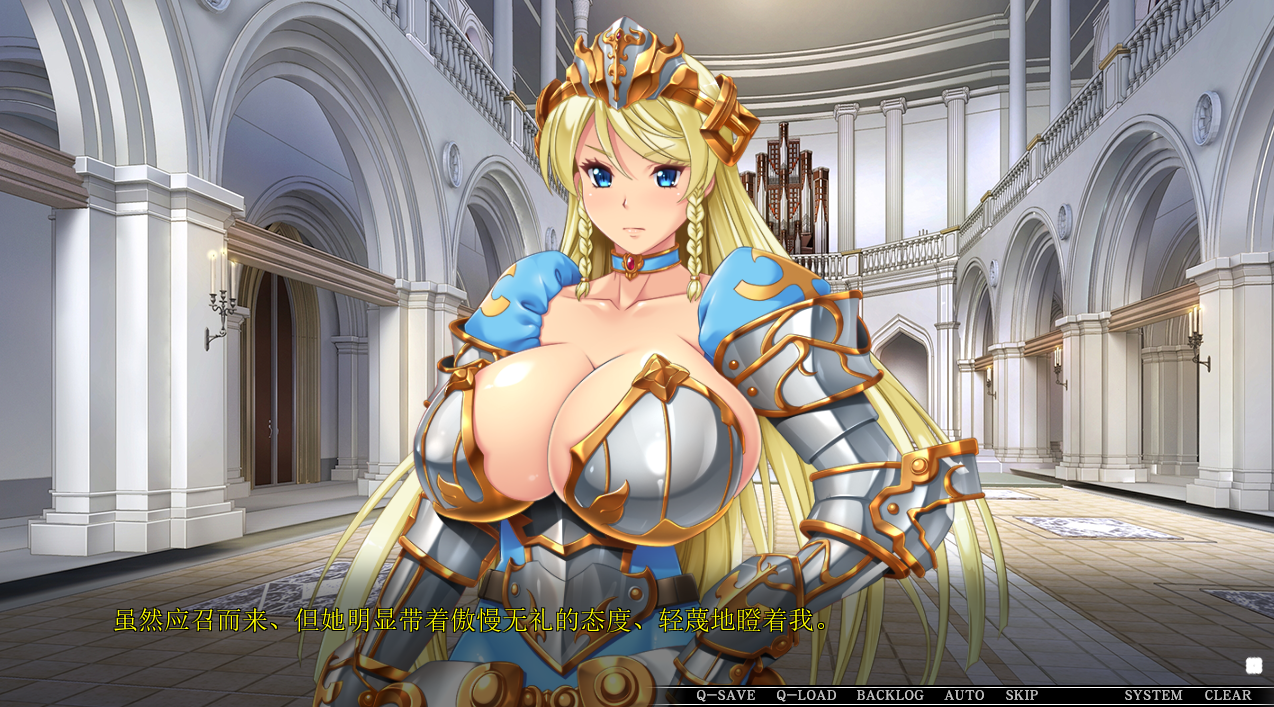Activate SKIP to fast-forward dialogue
This screenshot has width=1274, height=707.
(1021, 695)
